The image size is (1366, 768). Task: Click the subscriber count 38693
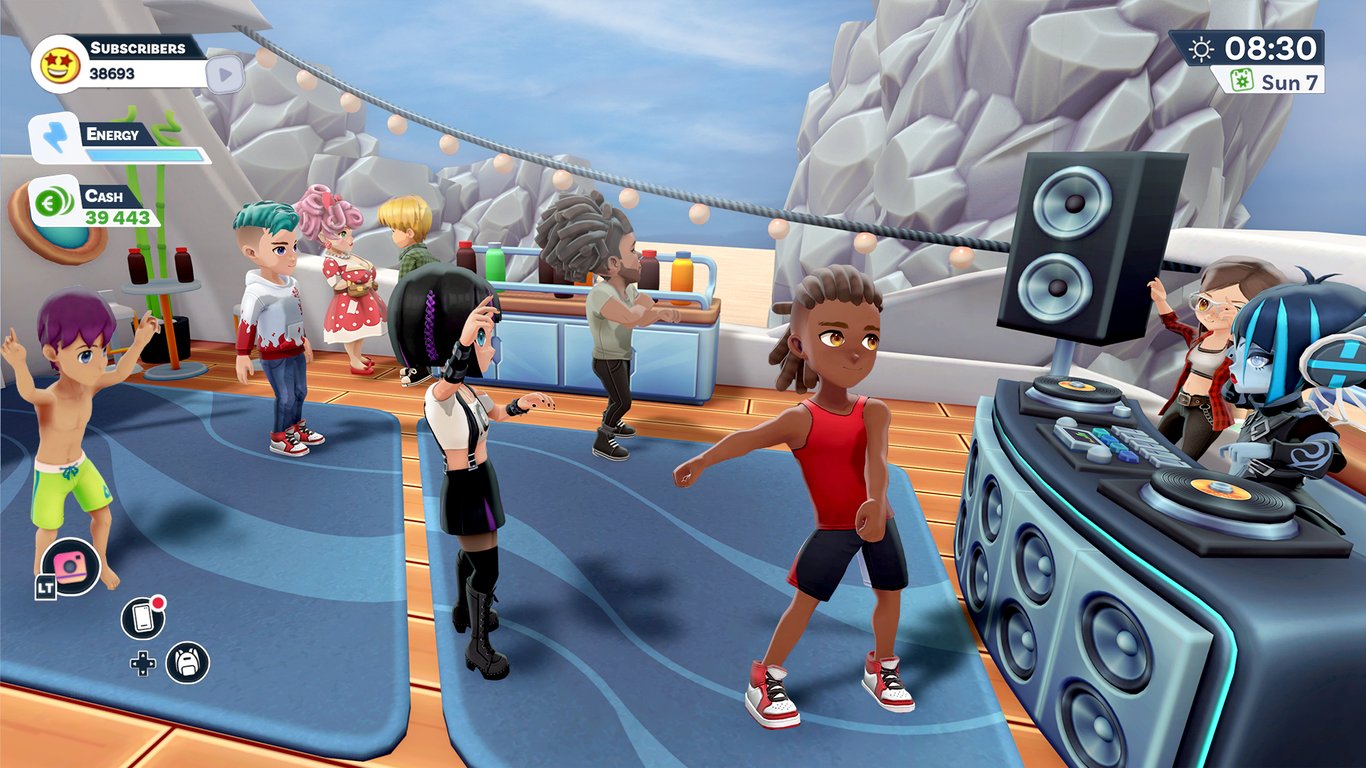[x=112, y=72]
